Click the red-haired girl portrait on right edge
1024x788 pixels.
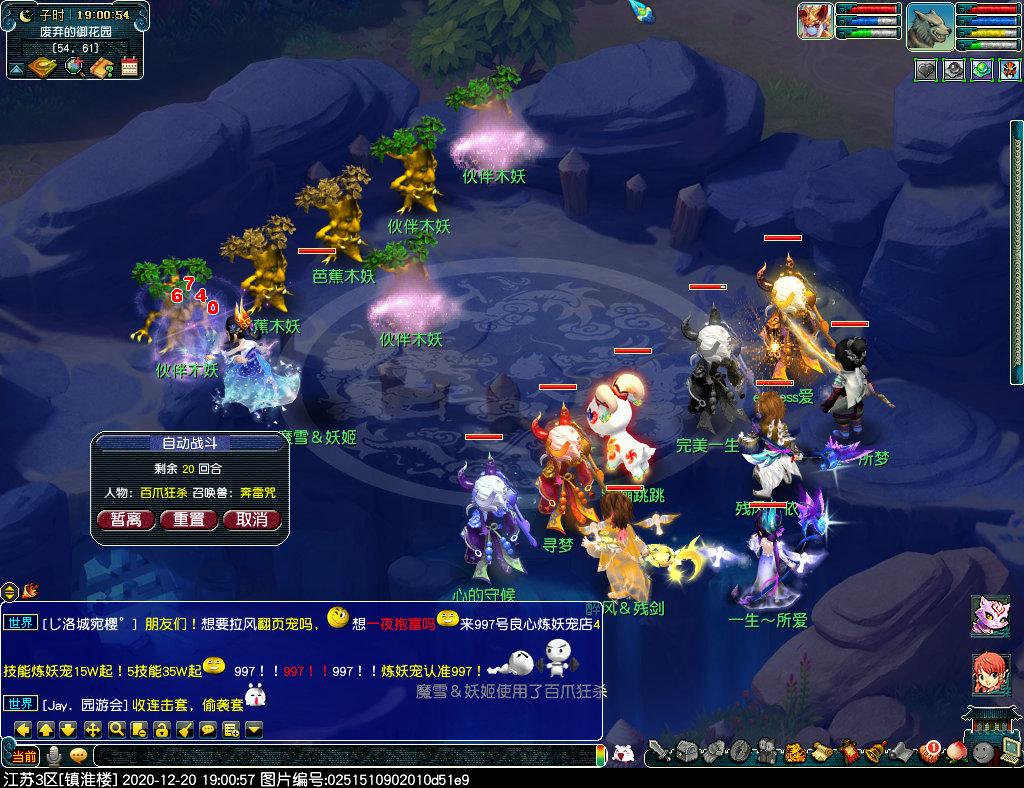point(990,674)
